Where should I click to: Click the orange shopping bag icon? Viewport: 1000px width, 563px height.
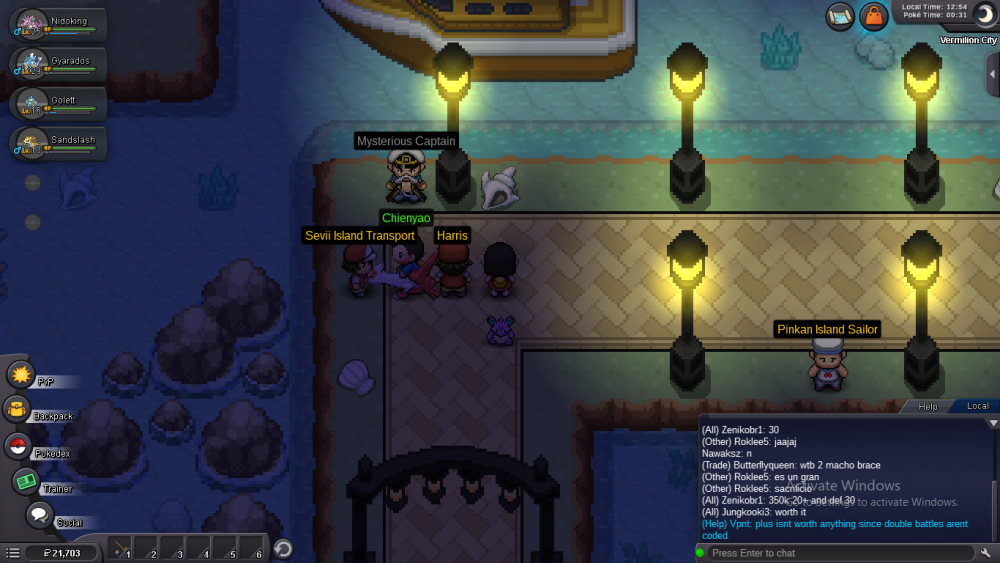pyautogui.click(x=874, y=16)
